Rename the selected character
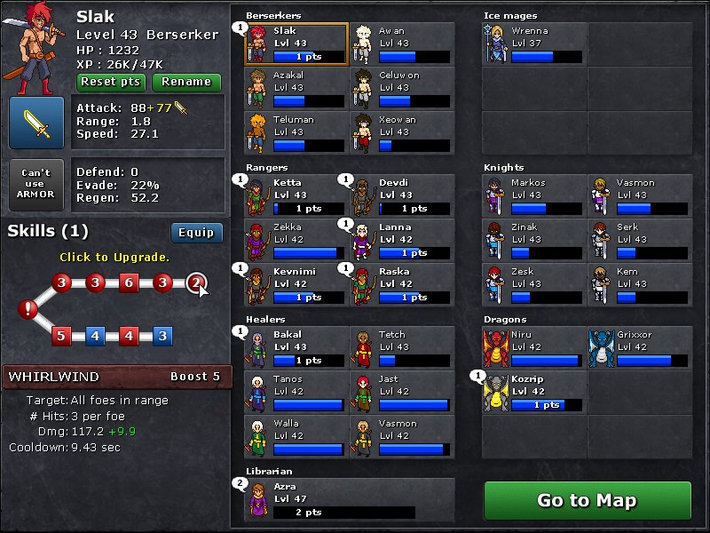 (186, 82)
